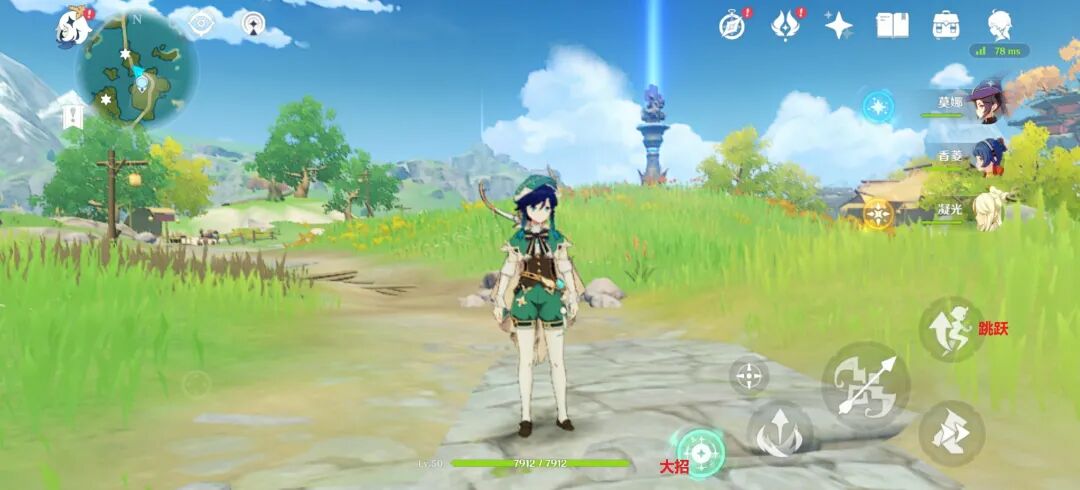The width and height of the screenshot is (1080, 490).
Task: Open the backpack inventory
Action: pos(945,25)
